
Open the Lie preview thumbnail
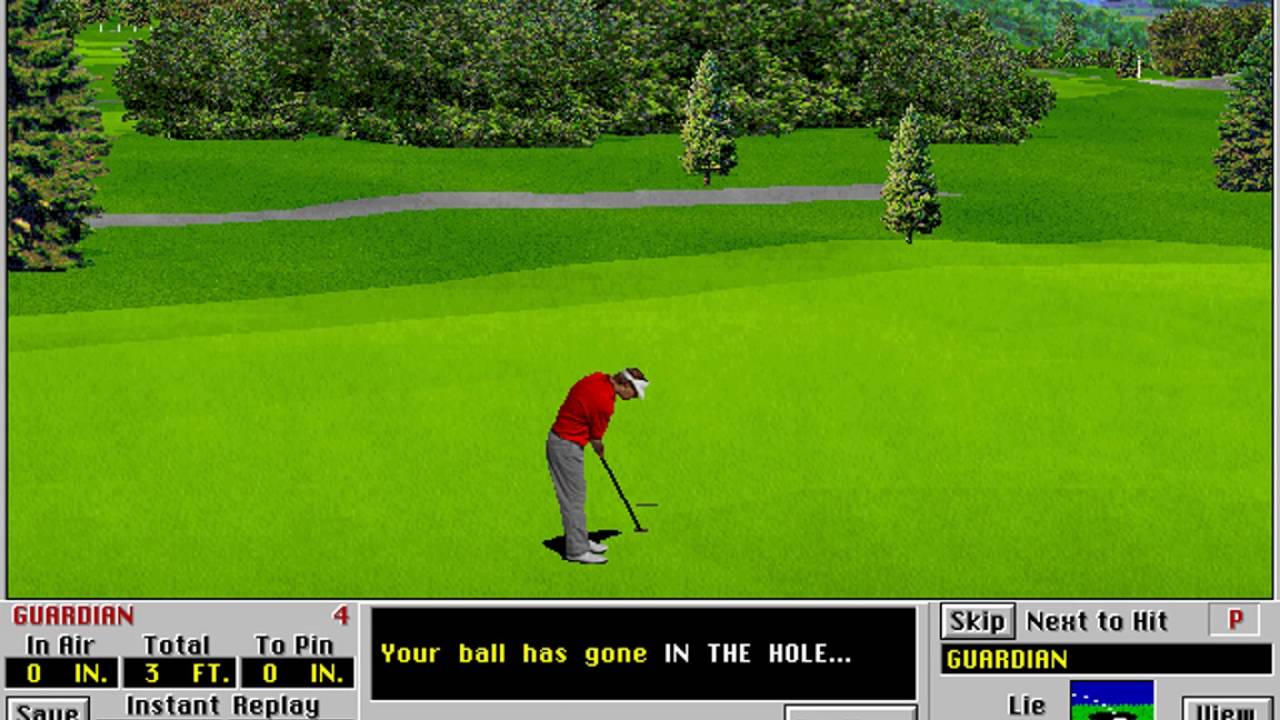click(x=1113, y=700)
